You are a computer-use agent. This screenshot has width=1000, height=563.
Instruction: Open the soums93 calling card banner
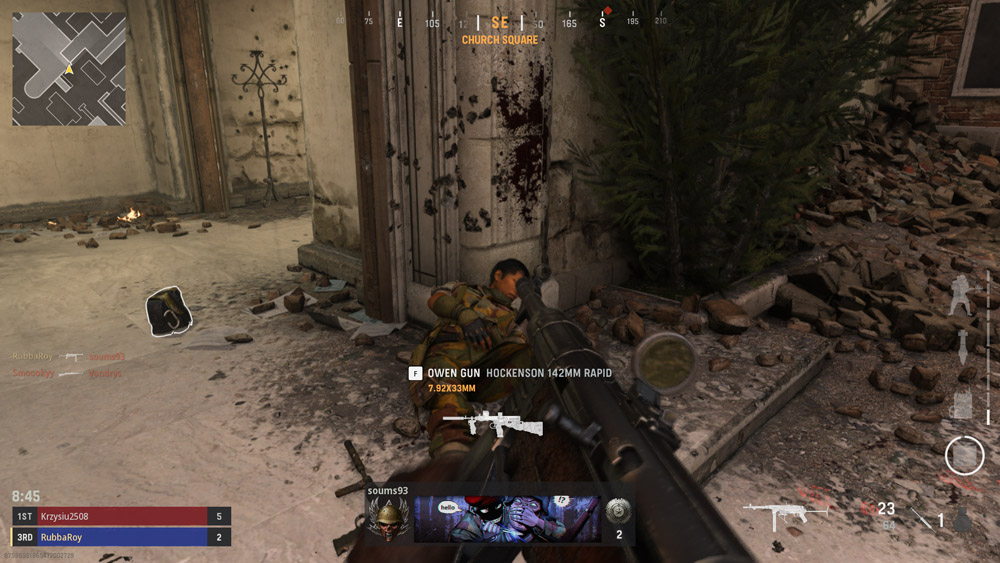(x=507, y=519)
